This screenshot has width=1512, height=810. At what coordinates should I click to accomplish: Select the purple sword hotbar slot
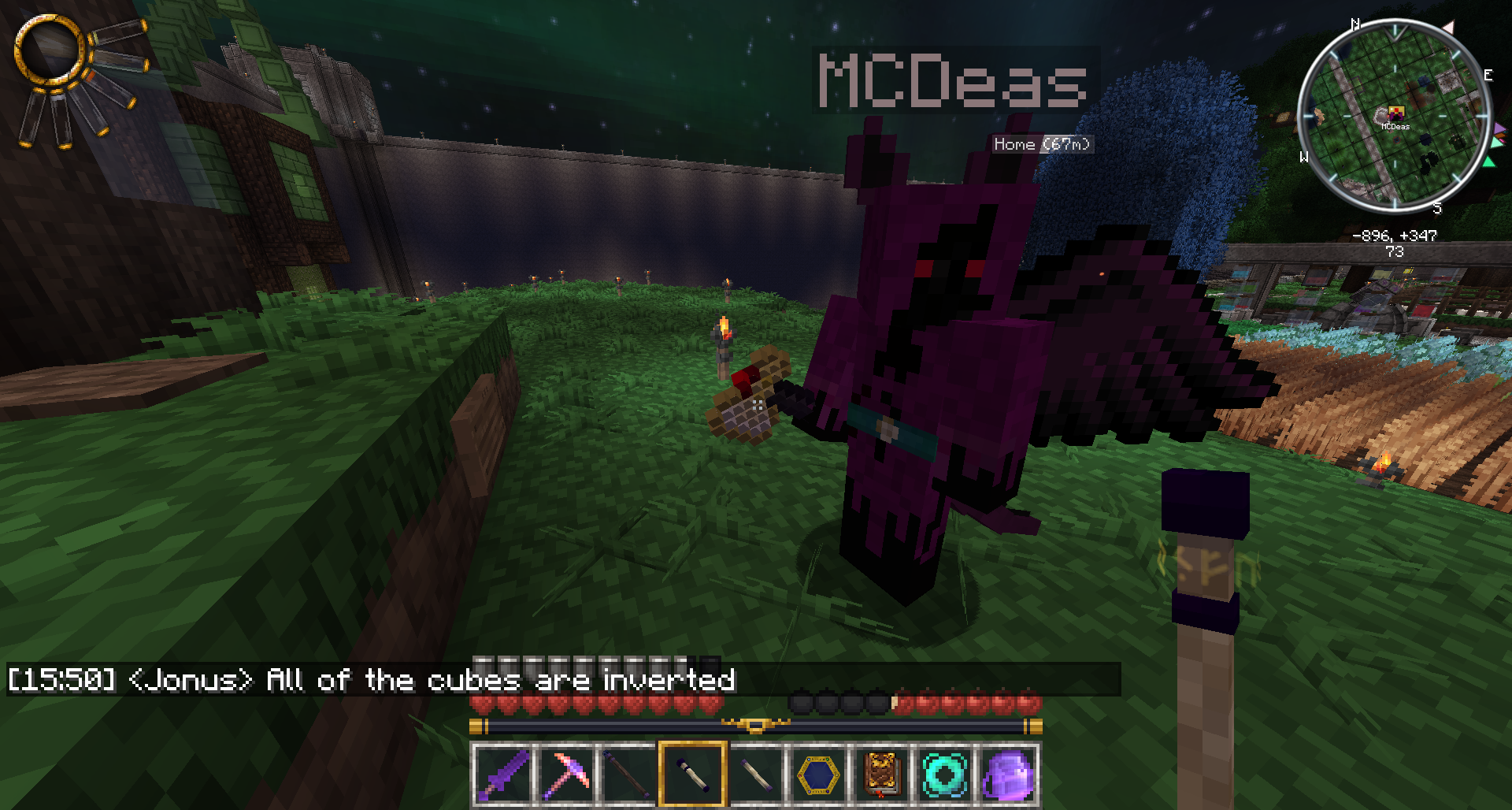coord(503,775)
